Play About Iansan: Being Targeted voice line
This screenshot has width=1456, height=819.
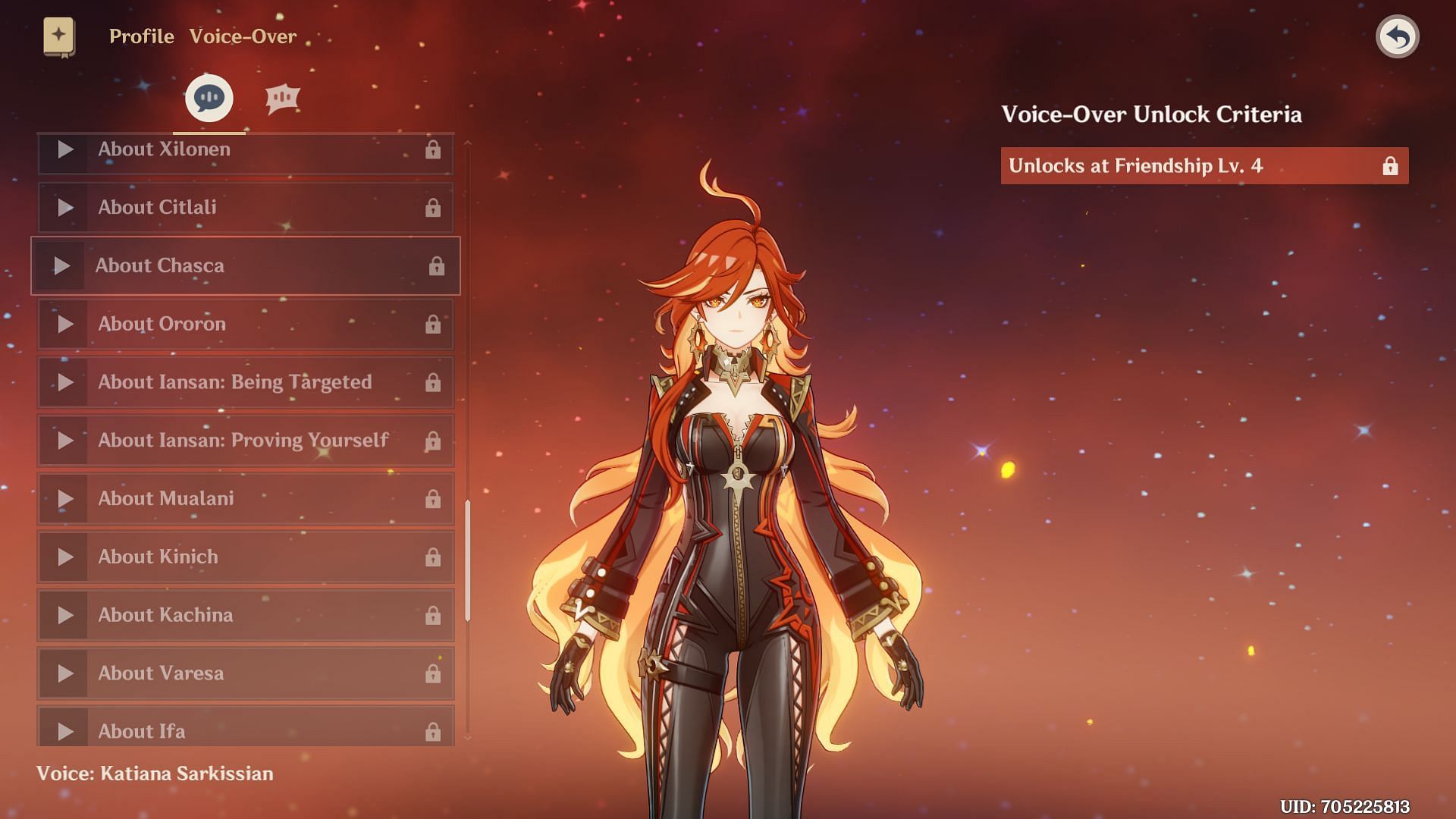64,382
